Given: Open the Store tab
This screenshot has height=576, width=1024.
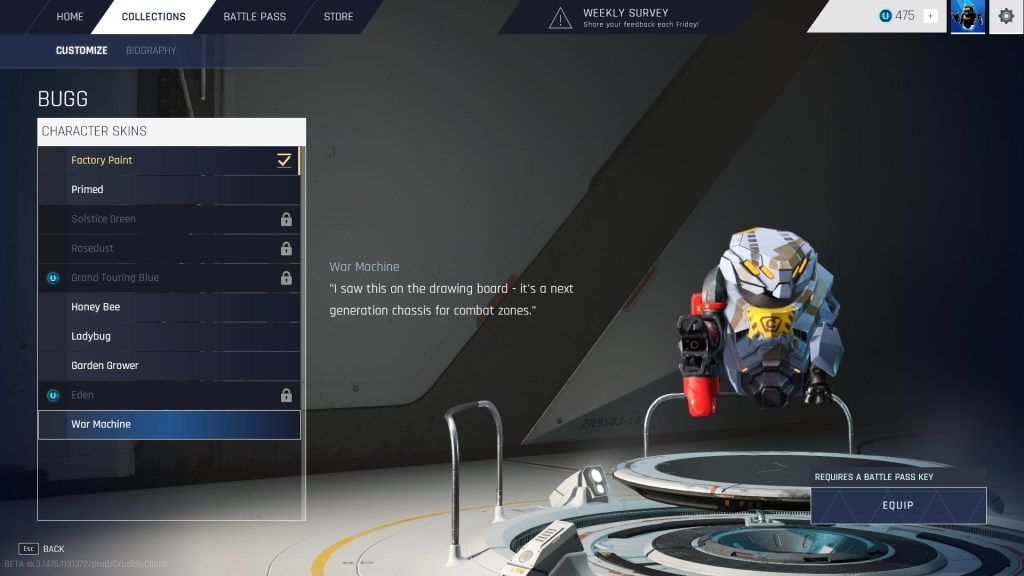Looking at the screenshot, I should pyautogui.click(x=338, y=17).
